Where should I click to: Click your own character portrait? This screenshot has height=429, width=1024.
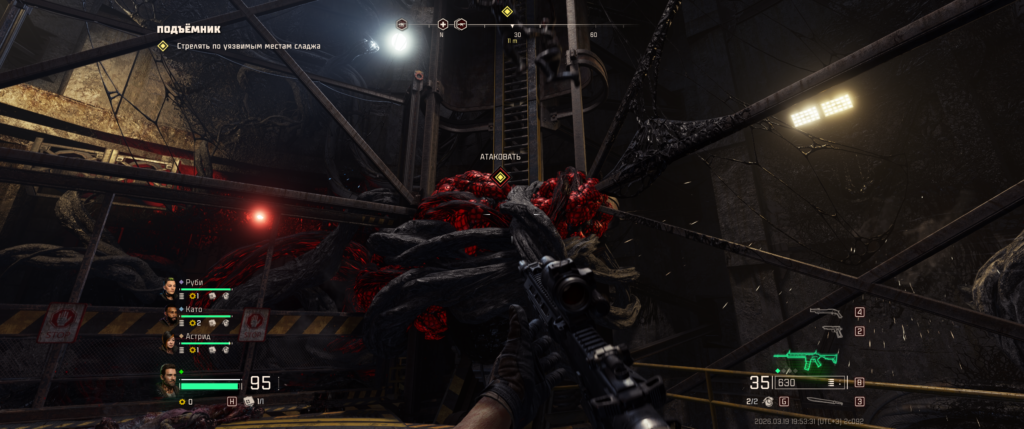[167, 380]
